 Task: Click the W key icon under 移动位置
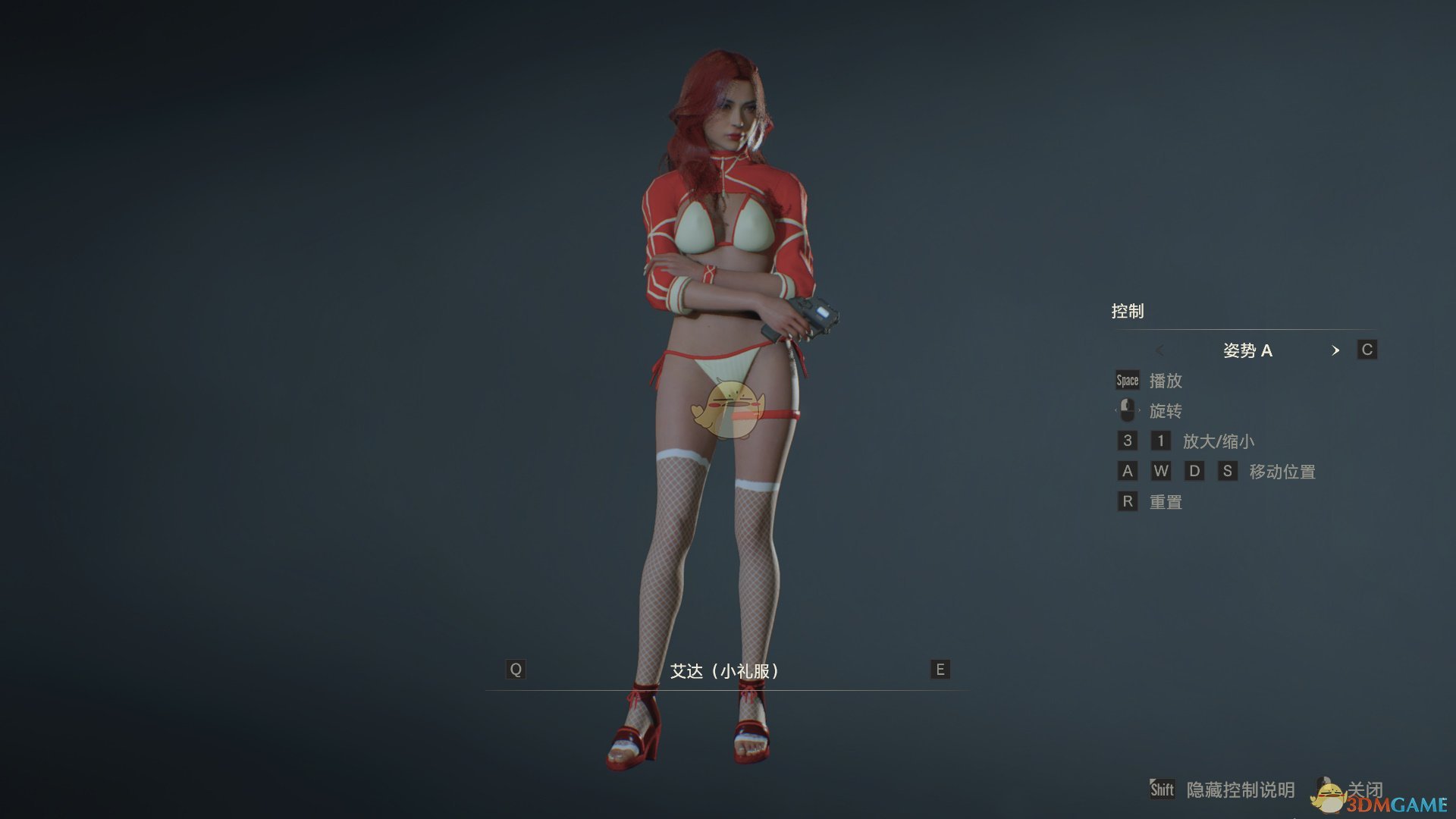click(1162, 470)
